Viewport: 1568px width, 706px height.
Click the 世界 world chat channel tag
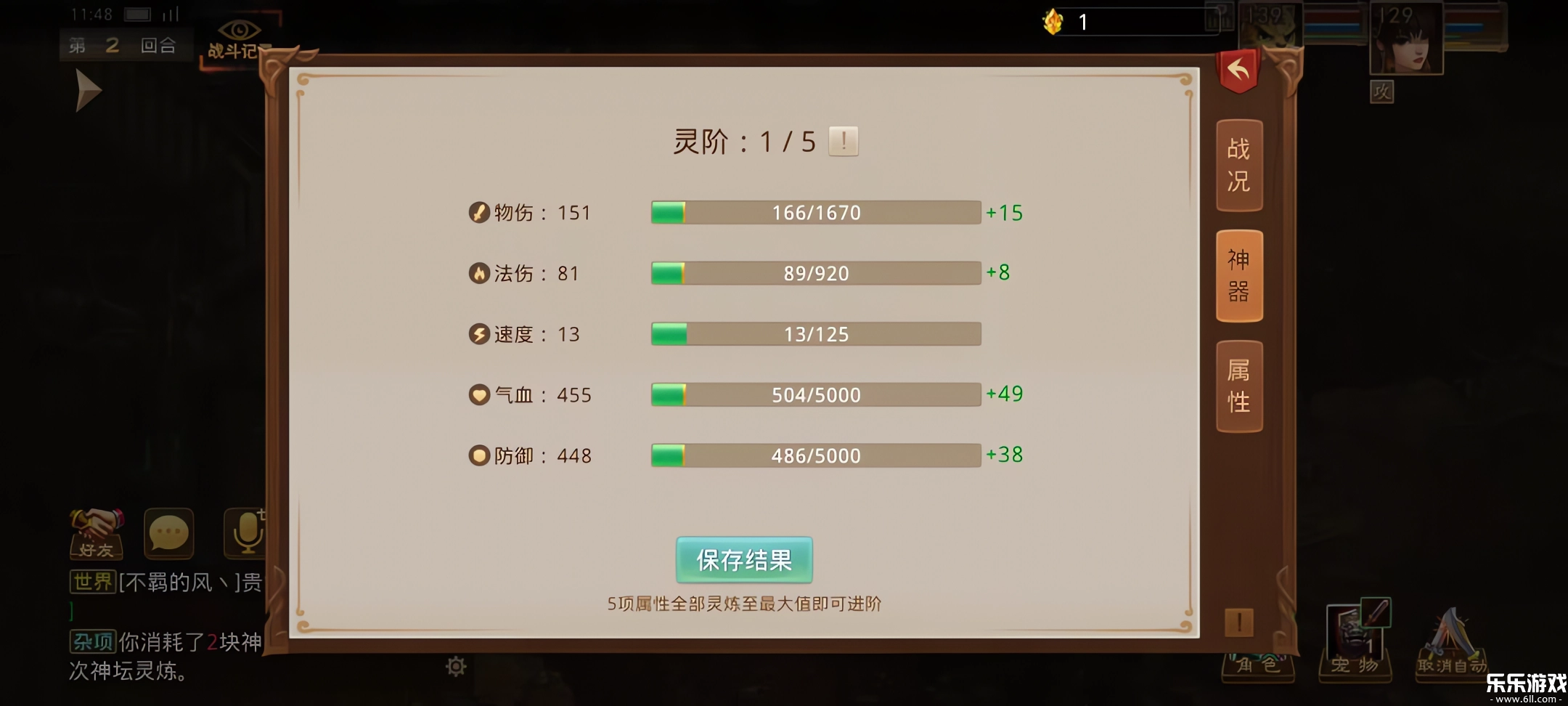[92, 583]
